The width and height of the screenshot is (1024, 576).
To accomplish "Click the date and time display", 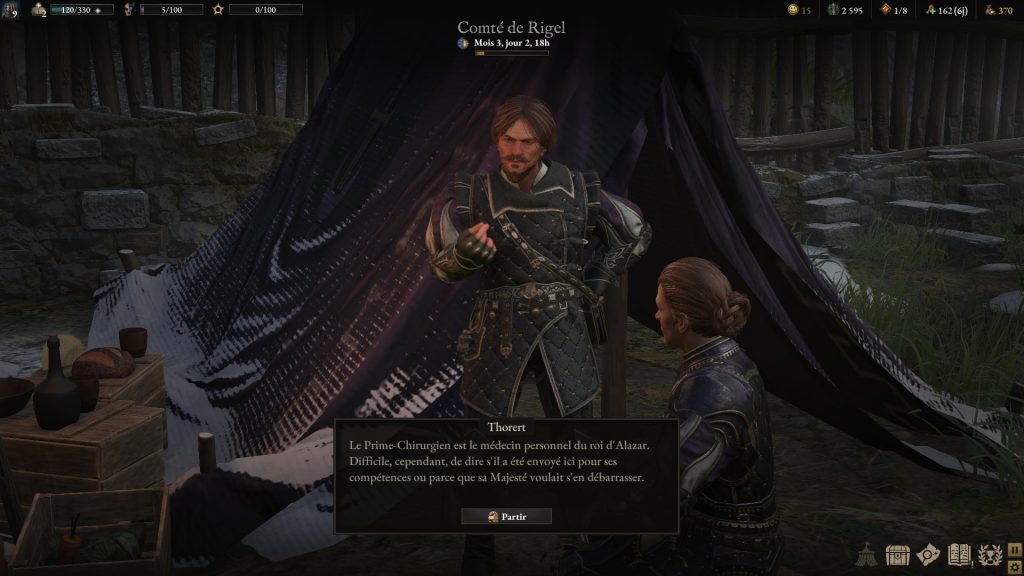I will point(511,44).
